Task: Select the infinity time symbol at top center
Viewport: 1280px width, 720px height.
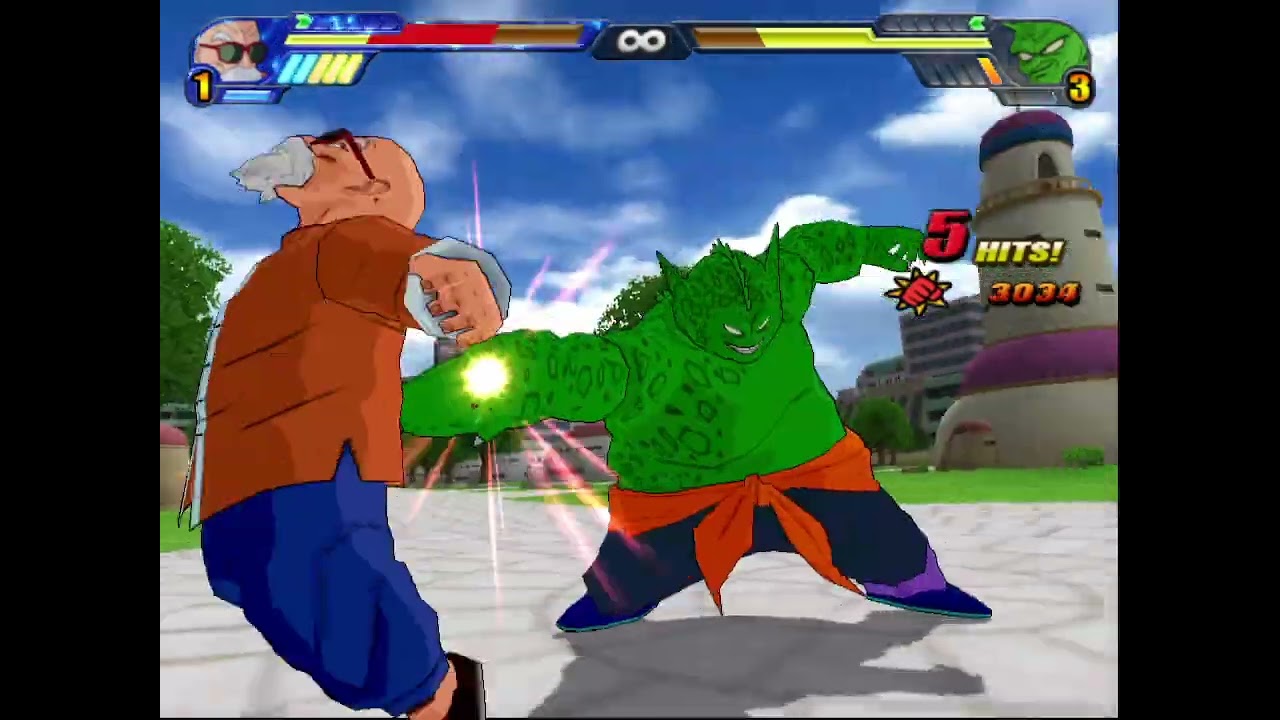Action: (x=640, y=40)
